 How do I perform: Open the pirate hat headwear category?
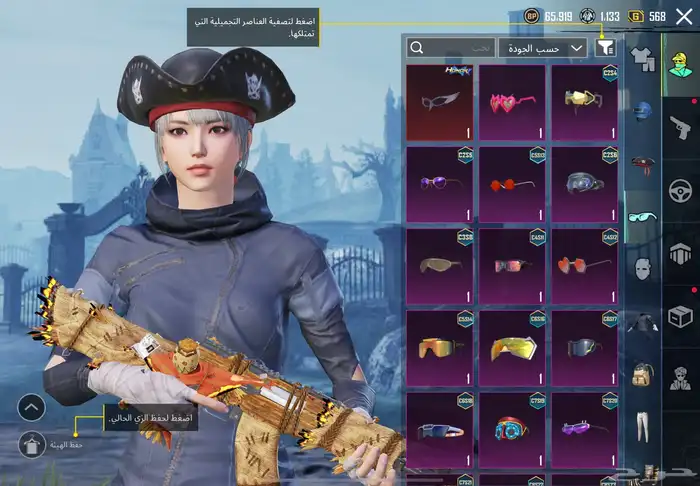pyautogui.click(x=643, y=164)
